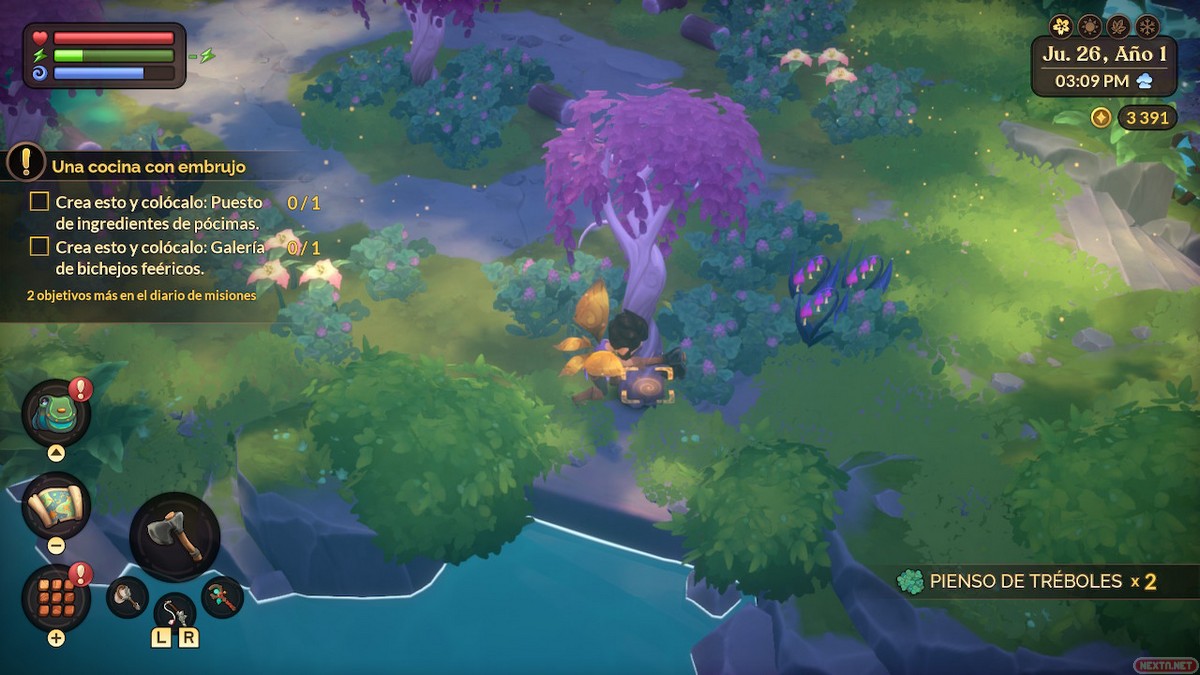This screenshot has height=675, width=1200.
Task: Open the map scroll icon
Action: click(56, 505)
